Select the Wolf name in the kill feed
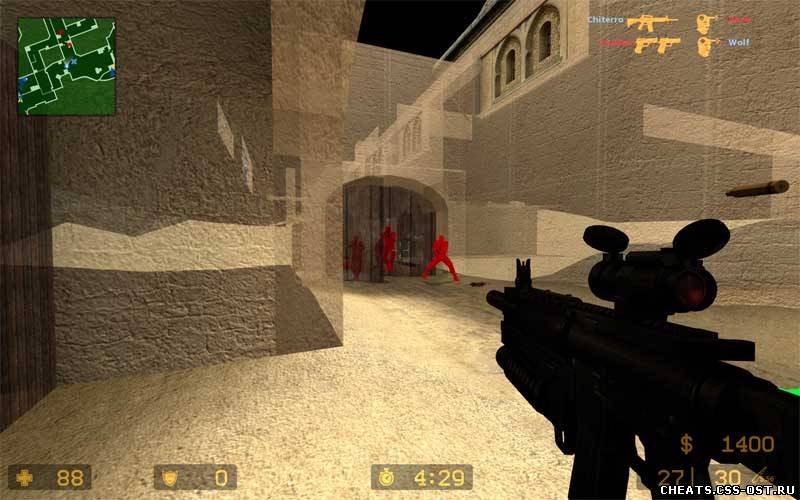The height and width of the screenshot is (500, 800). coord(738,43)
